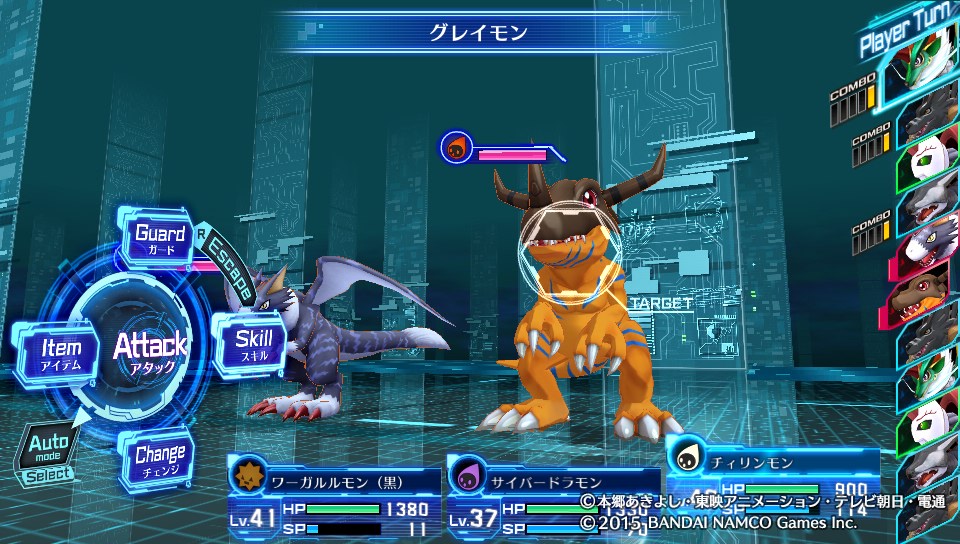Select the Escape option

(x=227, y=265)
